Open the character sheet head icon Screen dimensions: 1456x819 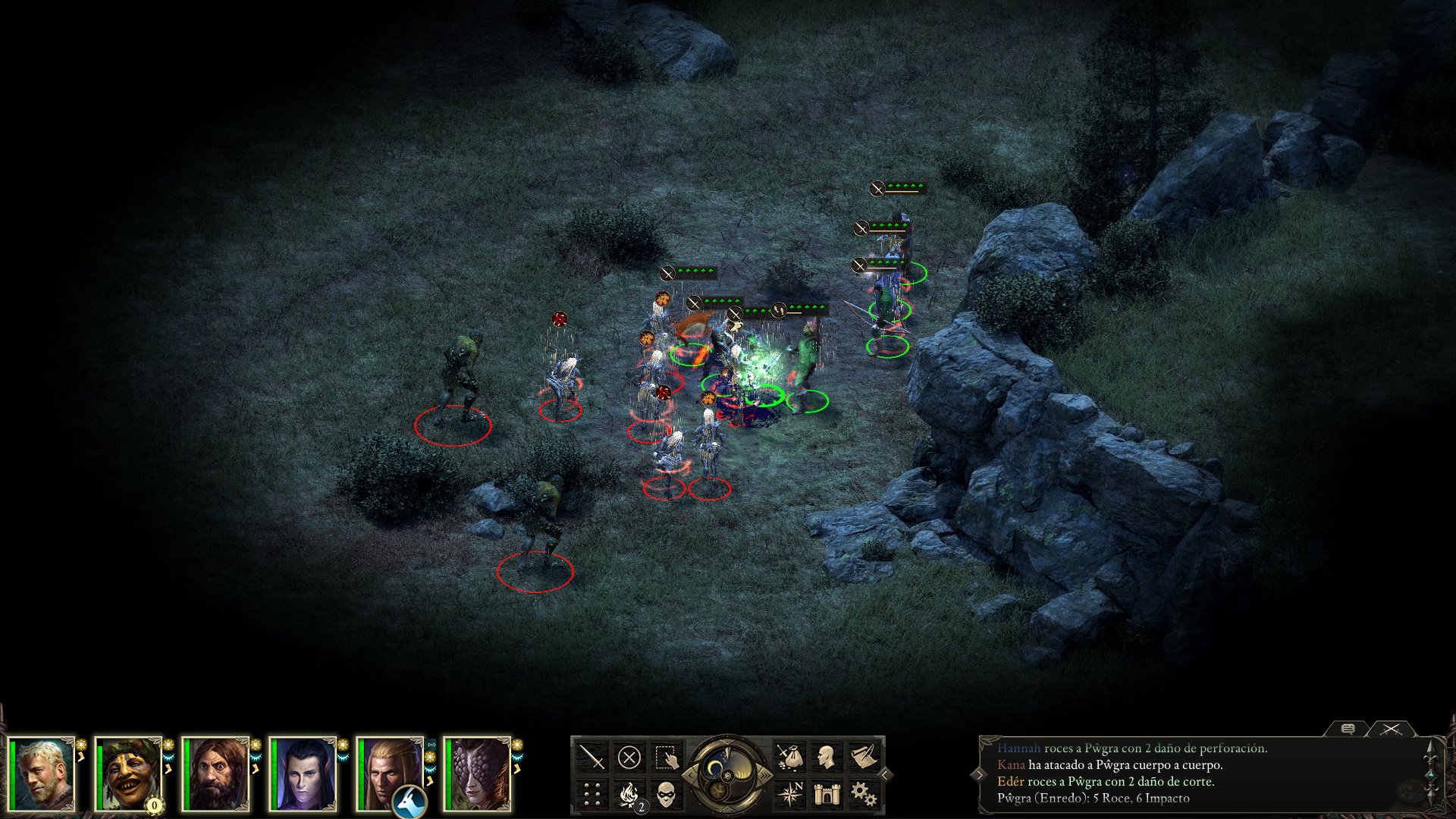827,757
